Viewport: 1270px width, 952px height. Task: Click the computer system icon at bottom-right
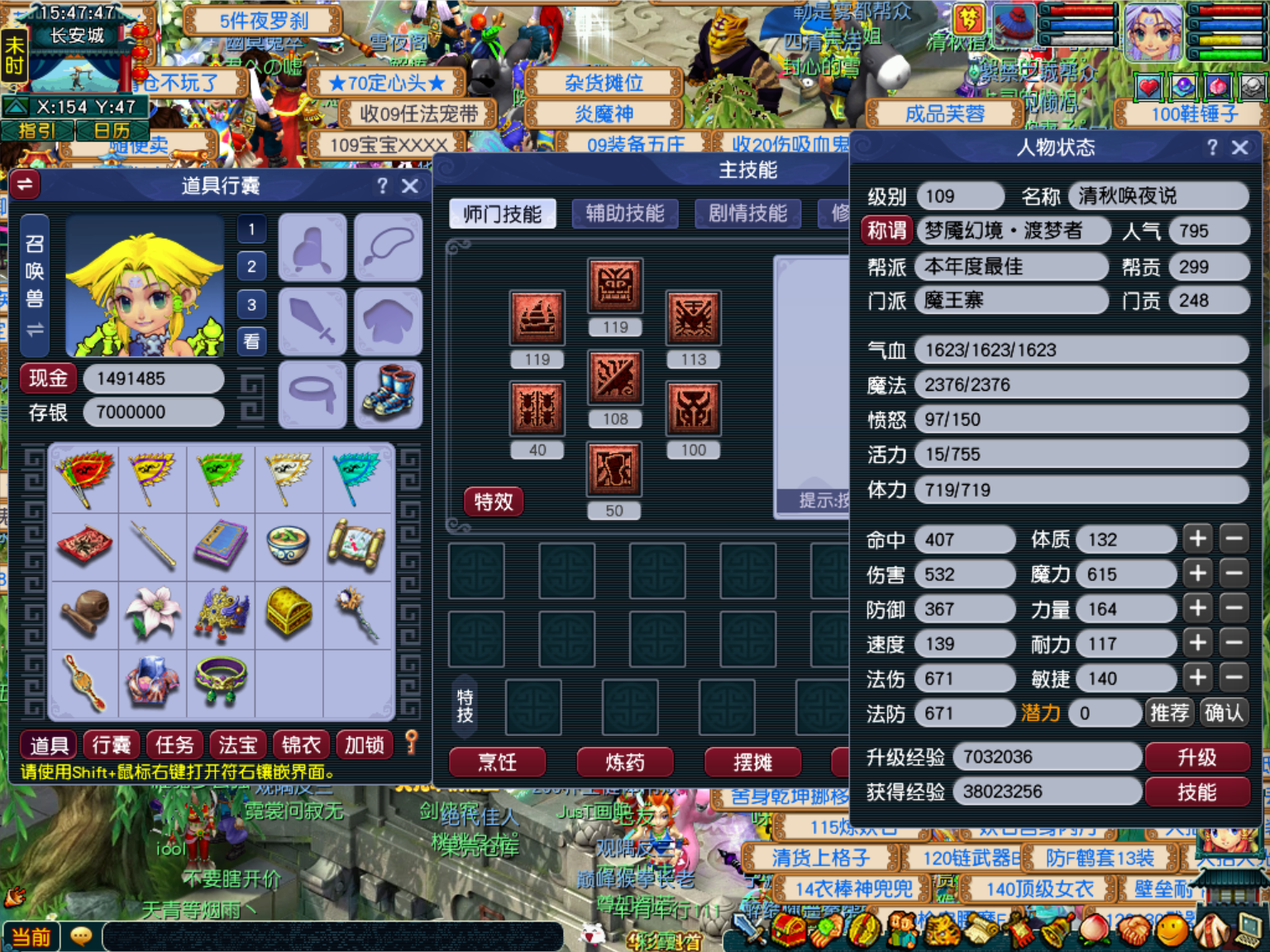click(1247, 934)
